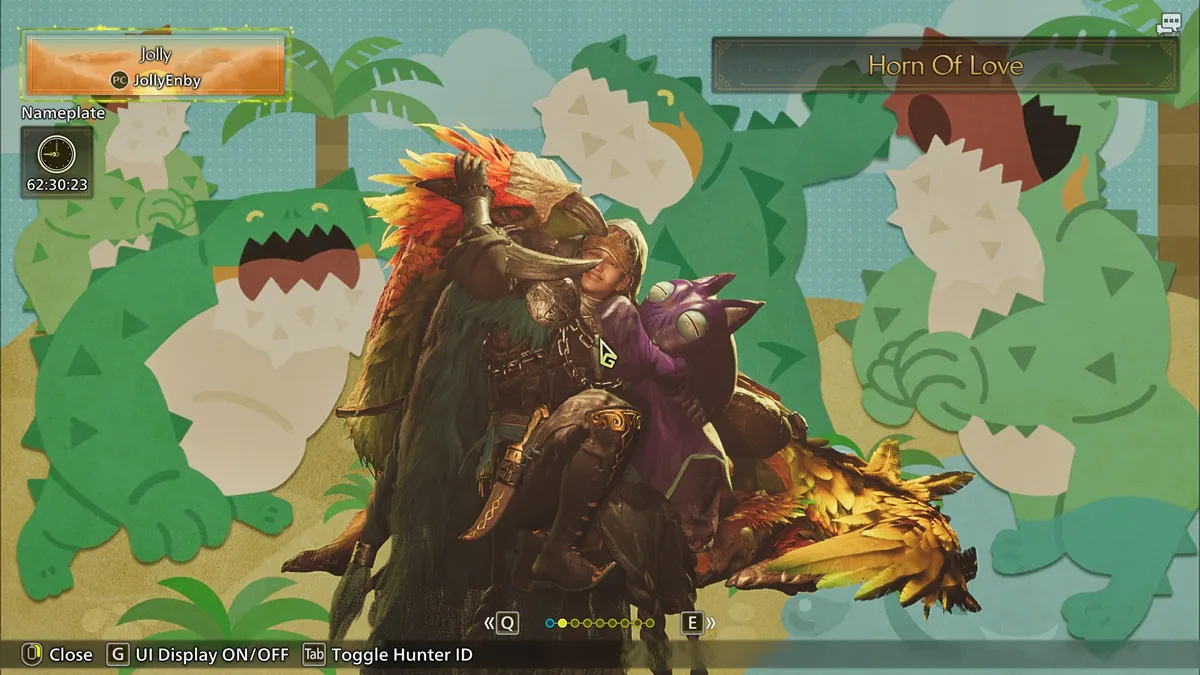Advance to the next profile page arrow
Screen dimensions: 1200x675
coord(698,623)
